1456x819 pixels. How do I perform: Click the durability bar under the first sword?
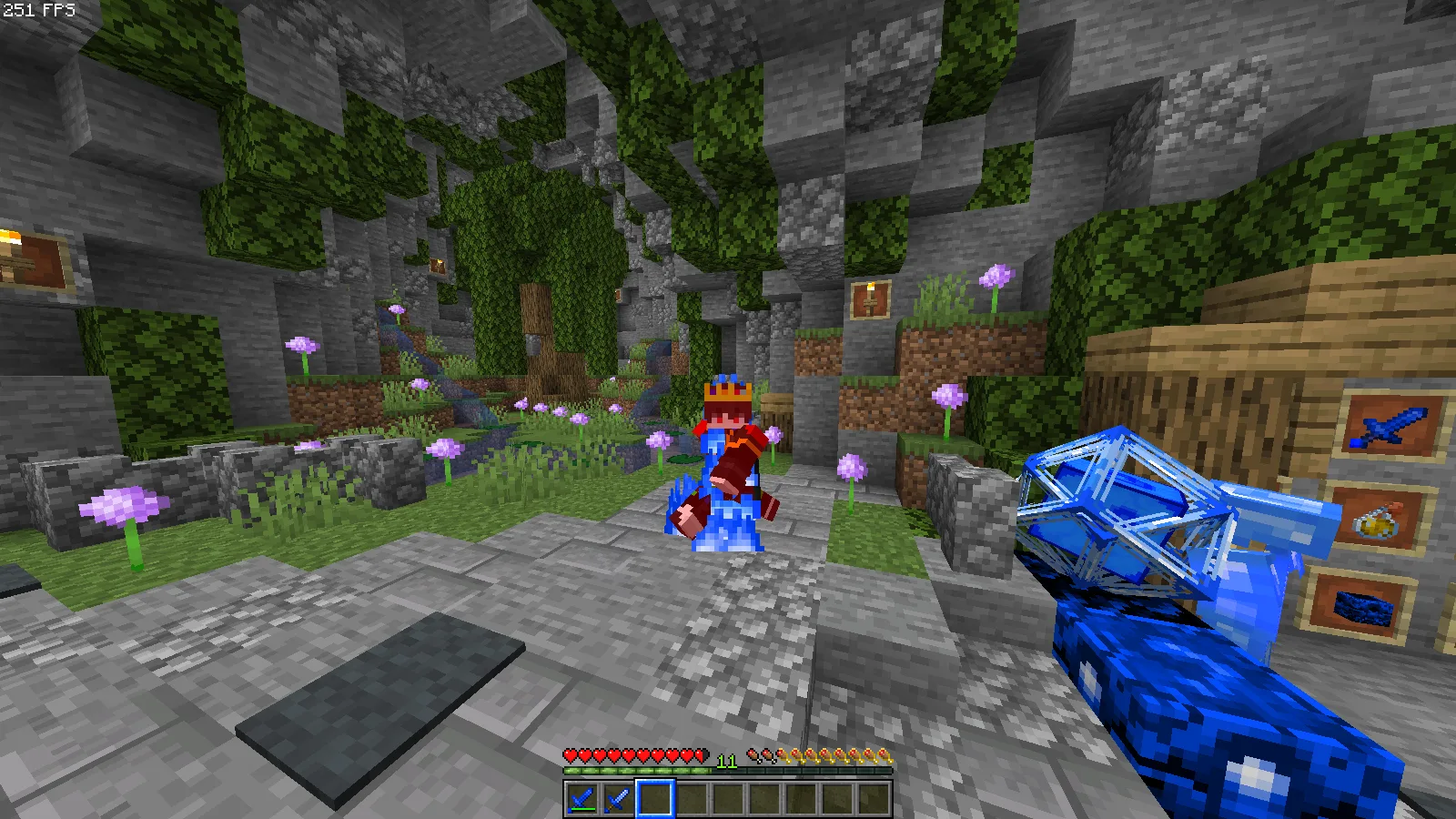(x=582, y=811)
